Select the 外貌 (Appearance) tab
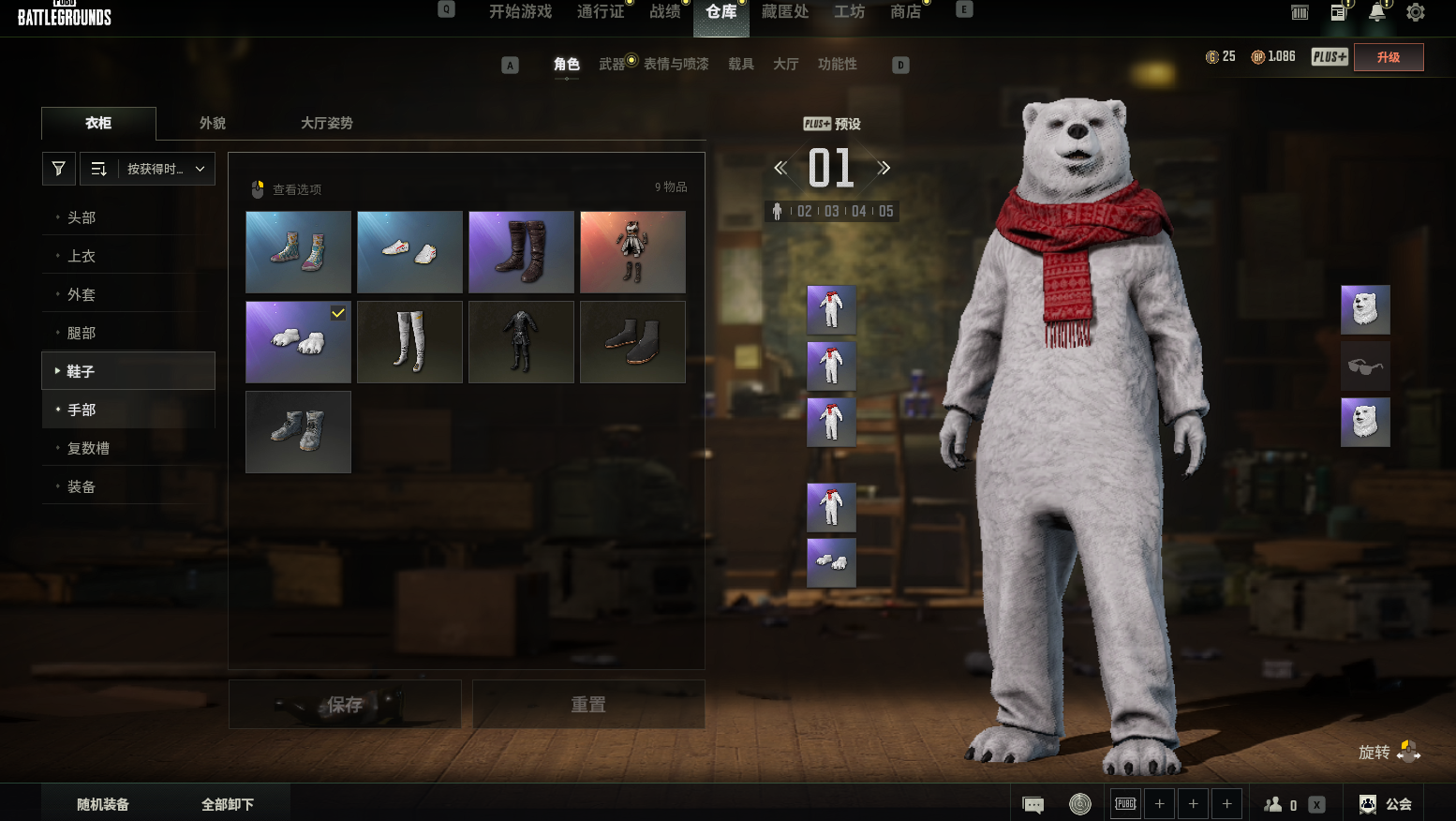1456x821 pixels. (x=213, y=123)
